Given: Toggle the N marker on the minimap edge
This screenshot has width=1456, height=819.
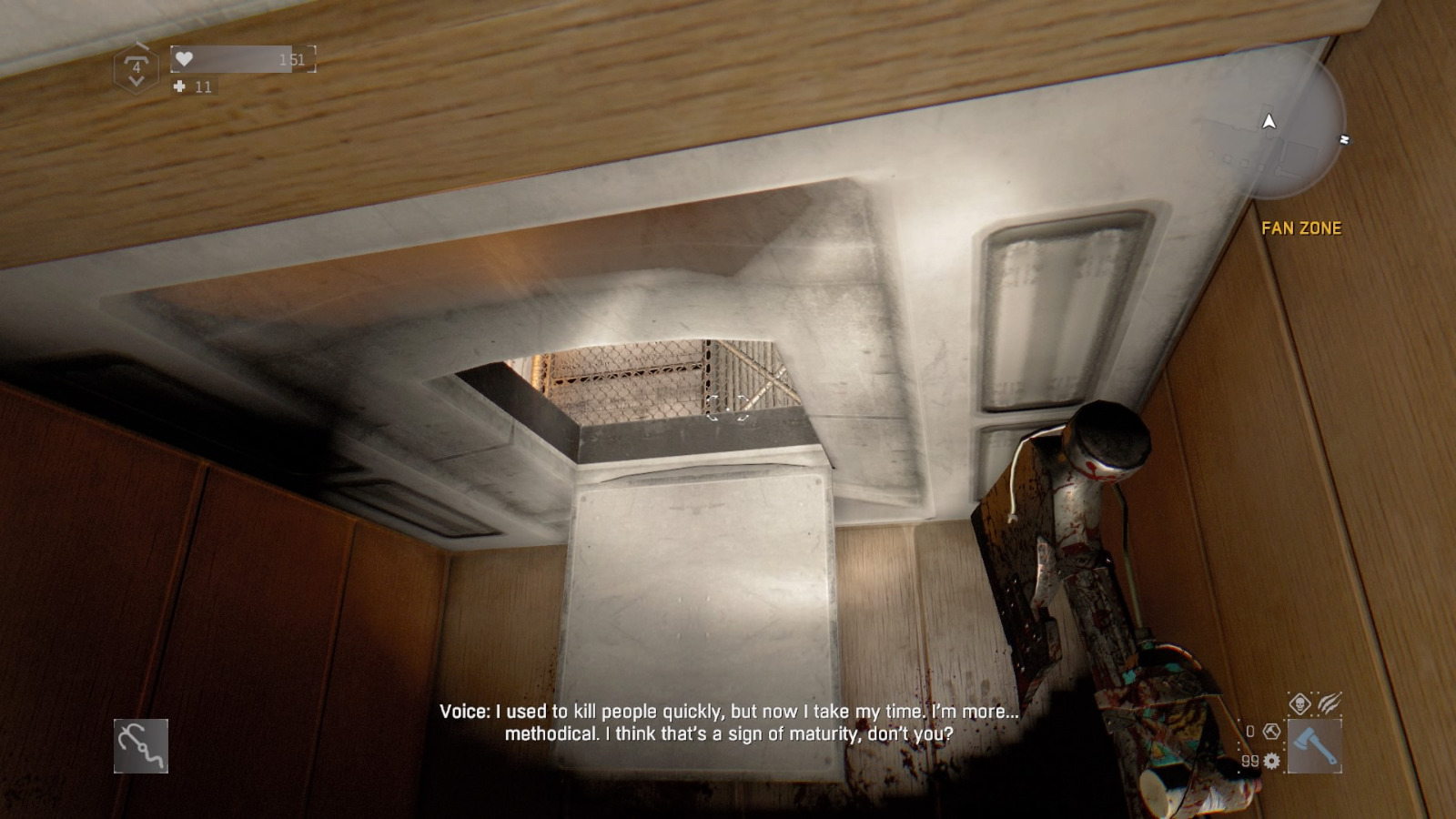Looking at the screenshot, I should (1344, 138).
